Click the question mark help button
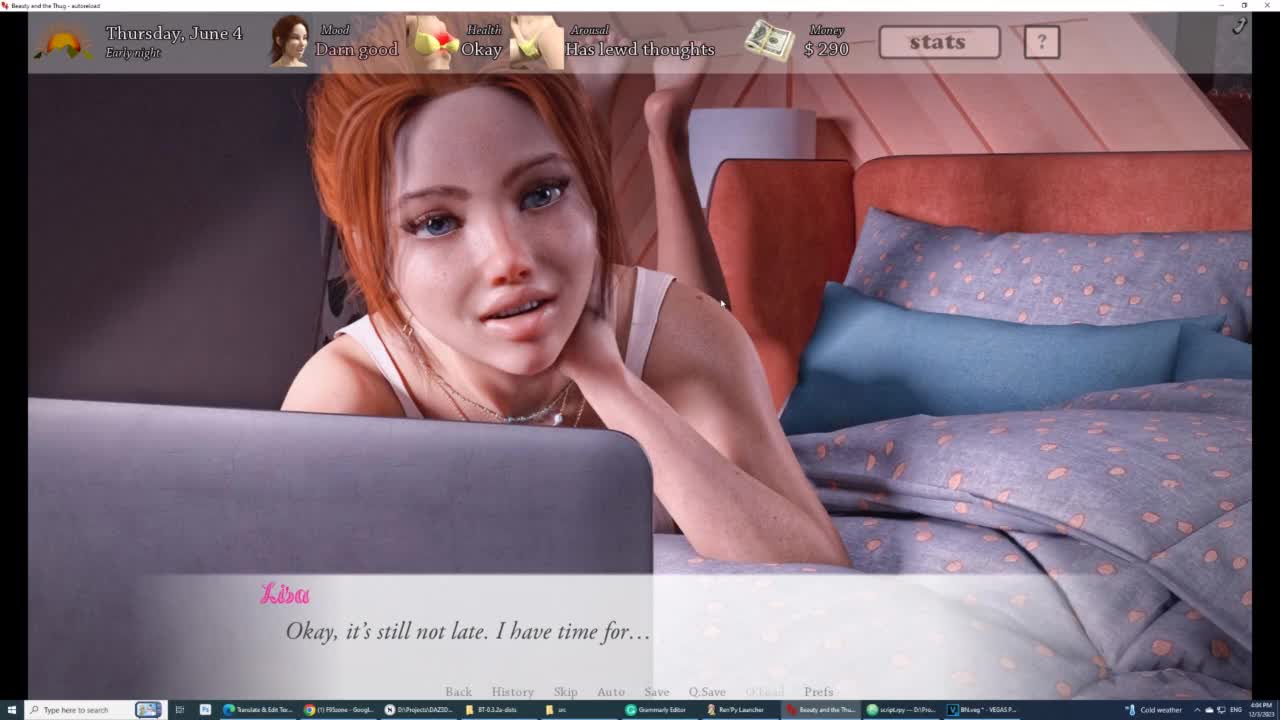This screenshot has width=1280, height=720. click(x=1041, y=42)
